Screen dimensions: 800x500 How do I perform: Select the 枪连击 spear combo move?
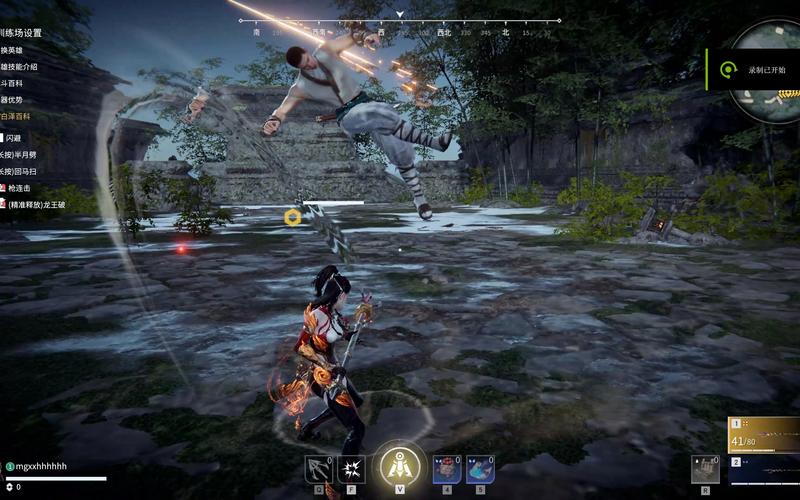(20, 188)
